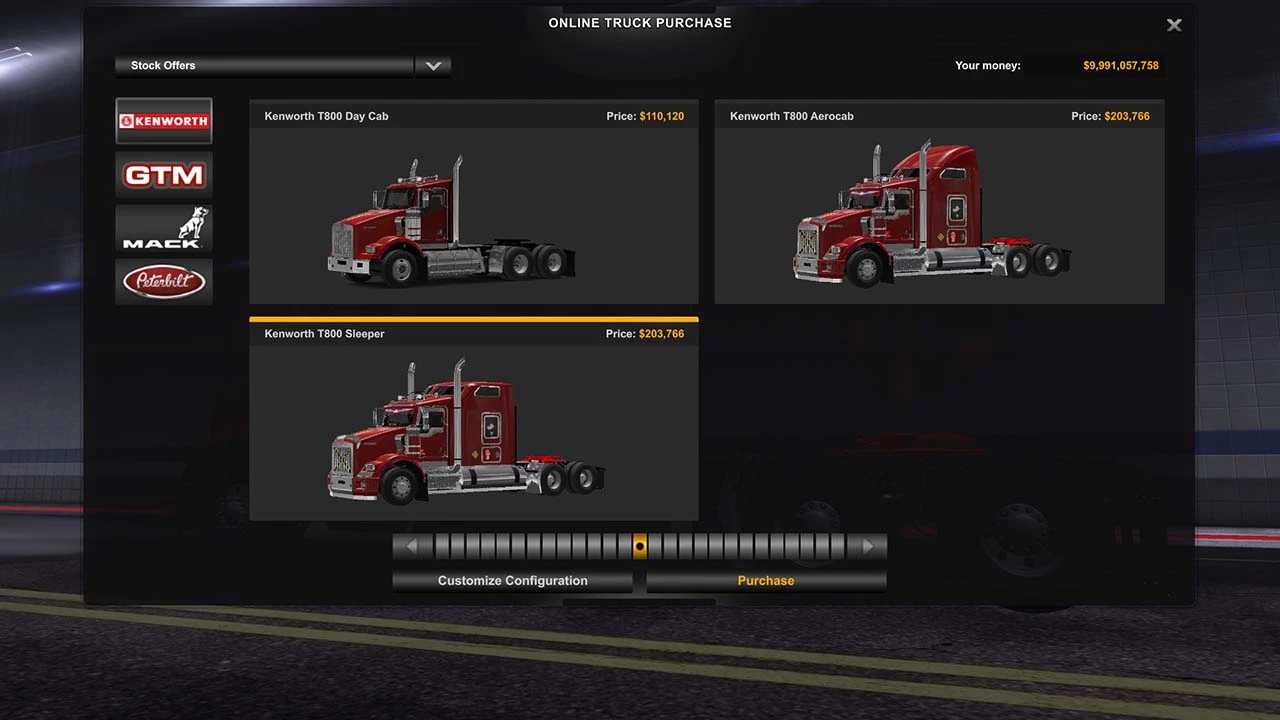Image resolution: width=1280 pixels, height=720 pixels.
Task: Purchase the selected truck
Action: [766, 581]
